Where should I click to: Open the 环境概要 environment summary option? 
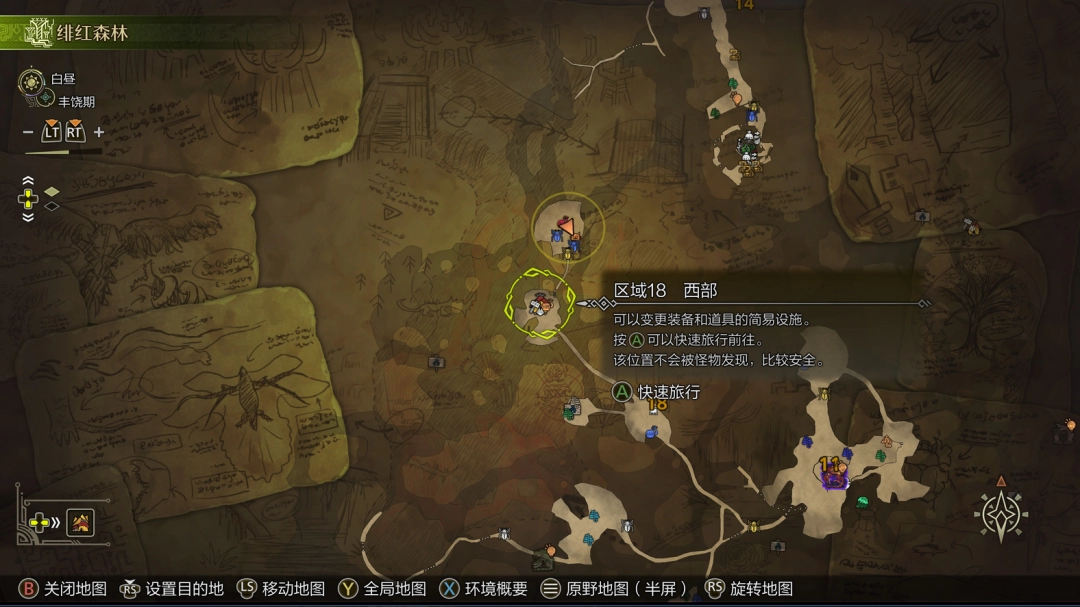click(485, 589)
